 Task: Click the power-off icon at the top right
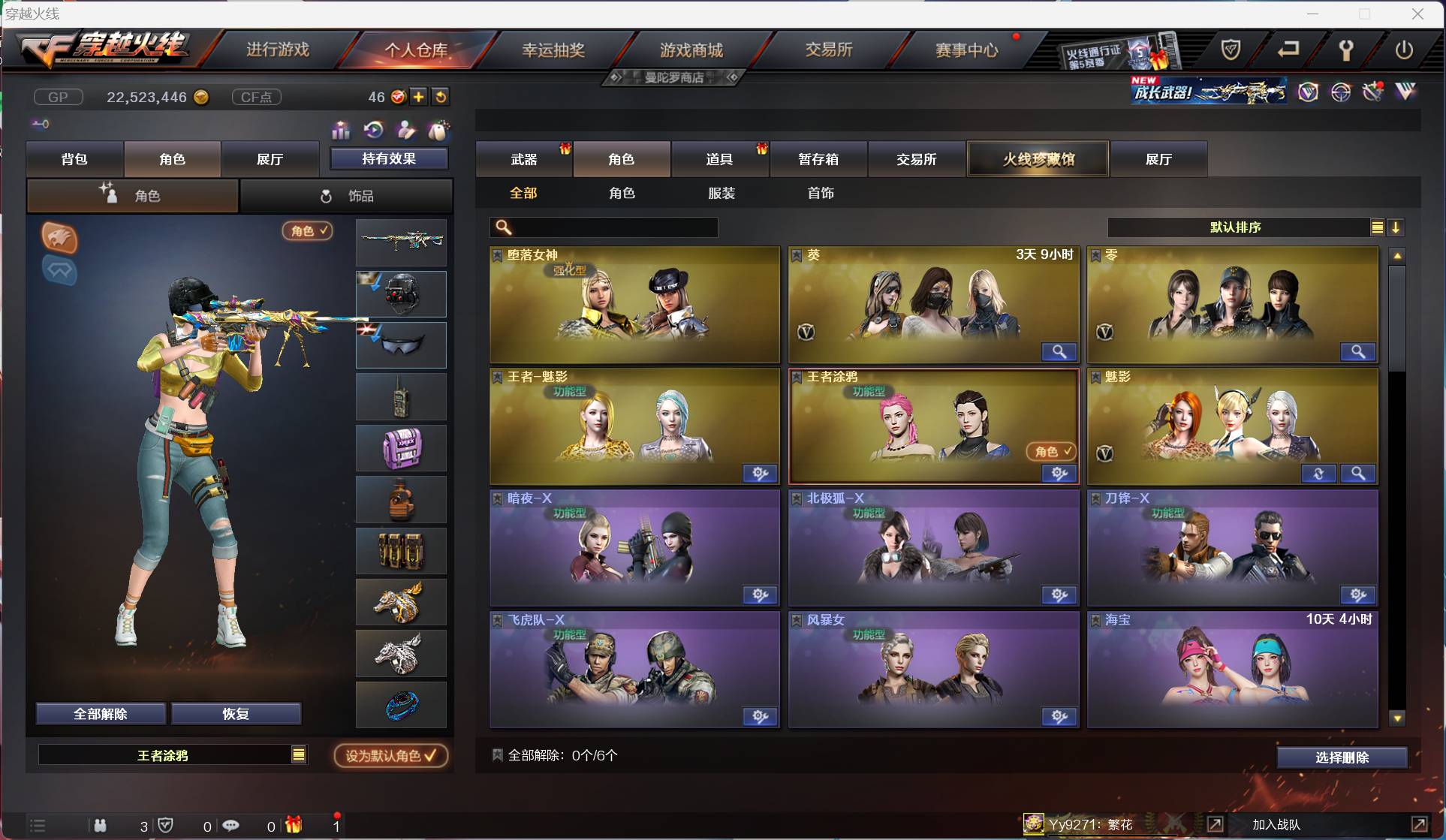point(1405,50)
